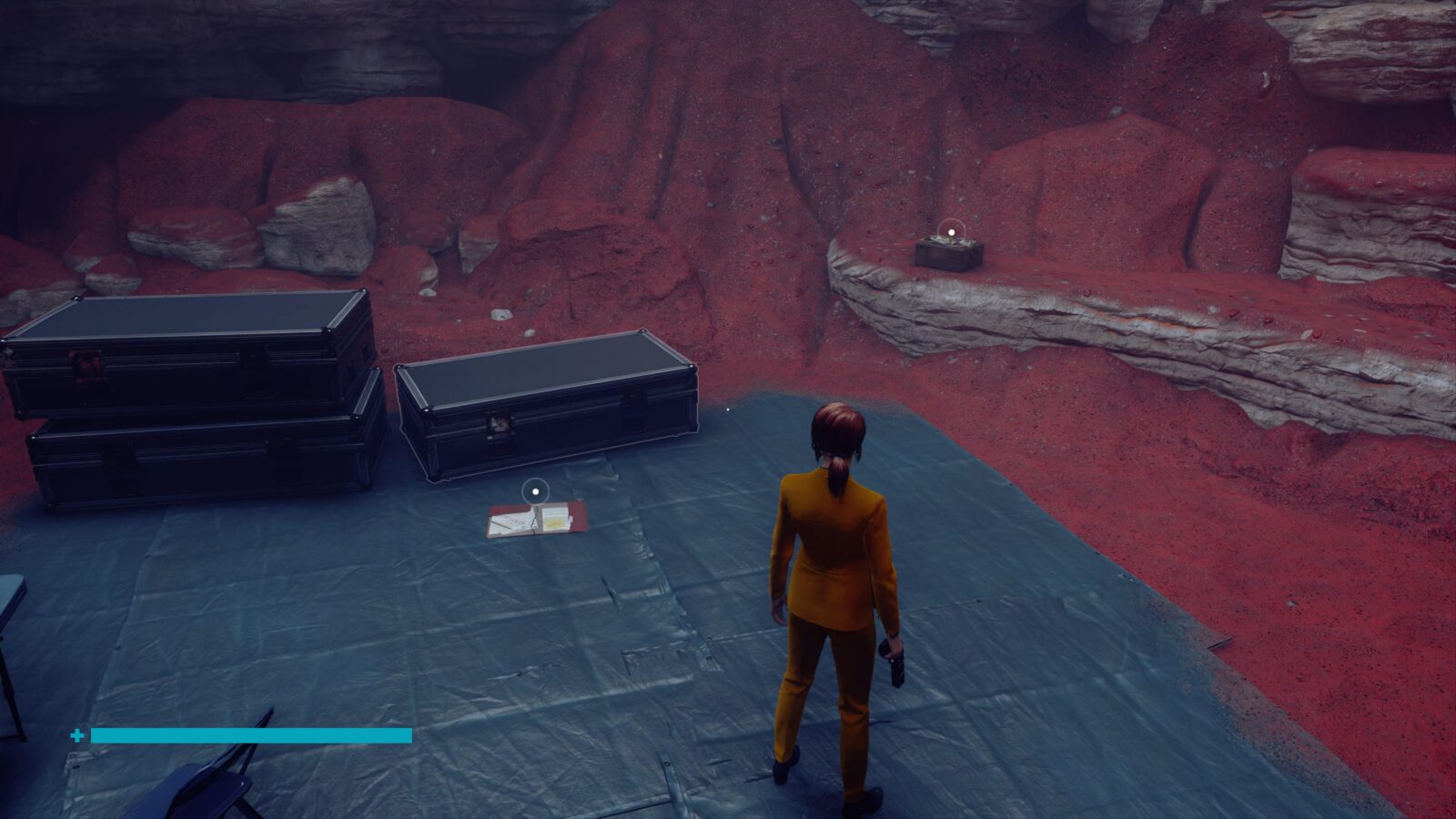Viewport: 1456px width, 819px height.
Task: Click the small white dot near the tarp edge
Action: click(728, 409)
